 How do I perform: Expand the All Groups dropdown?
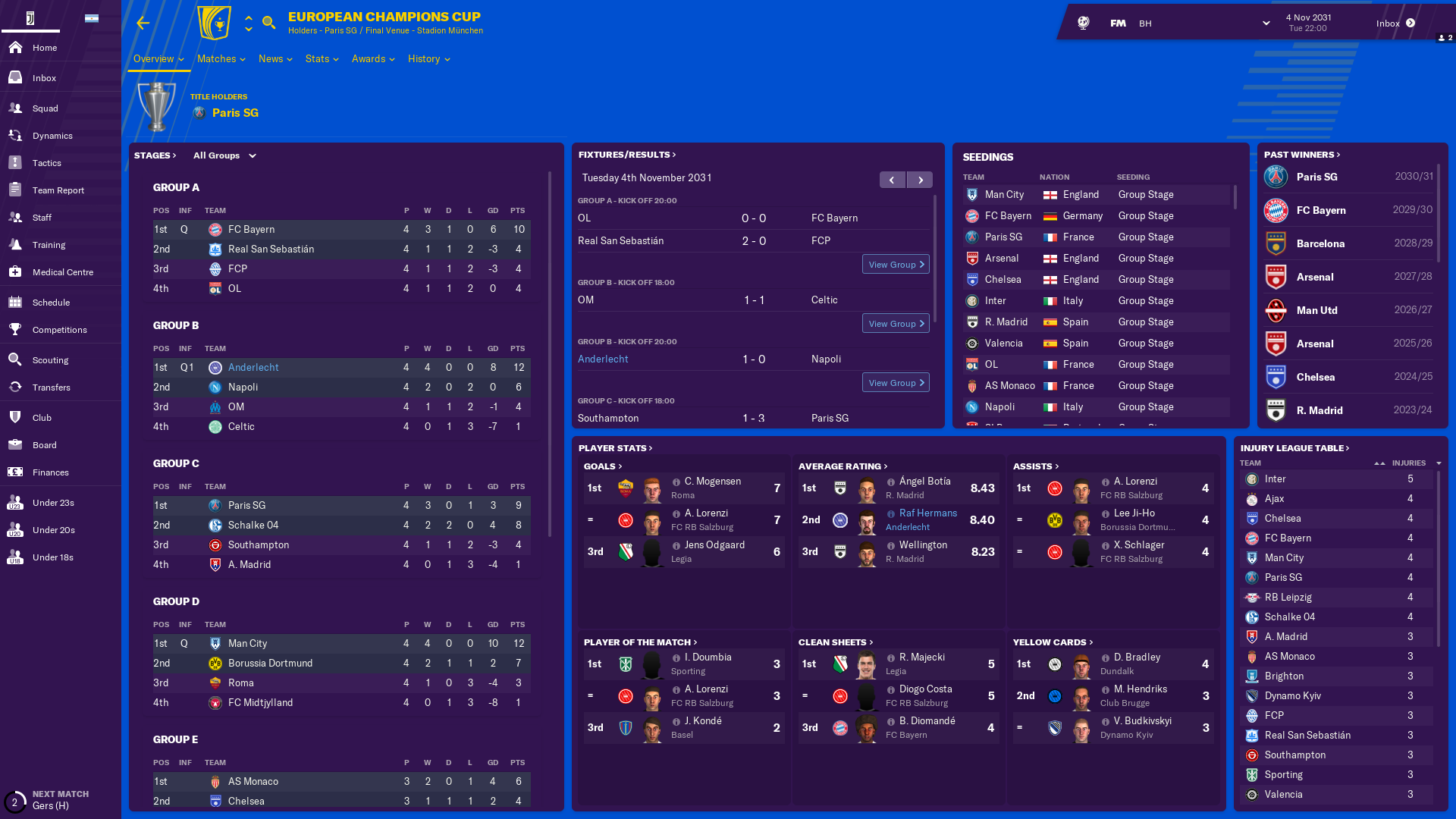pyautogui.click(x=224, y=155)
